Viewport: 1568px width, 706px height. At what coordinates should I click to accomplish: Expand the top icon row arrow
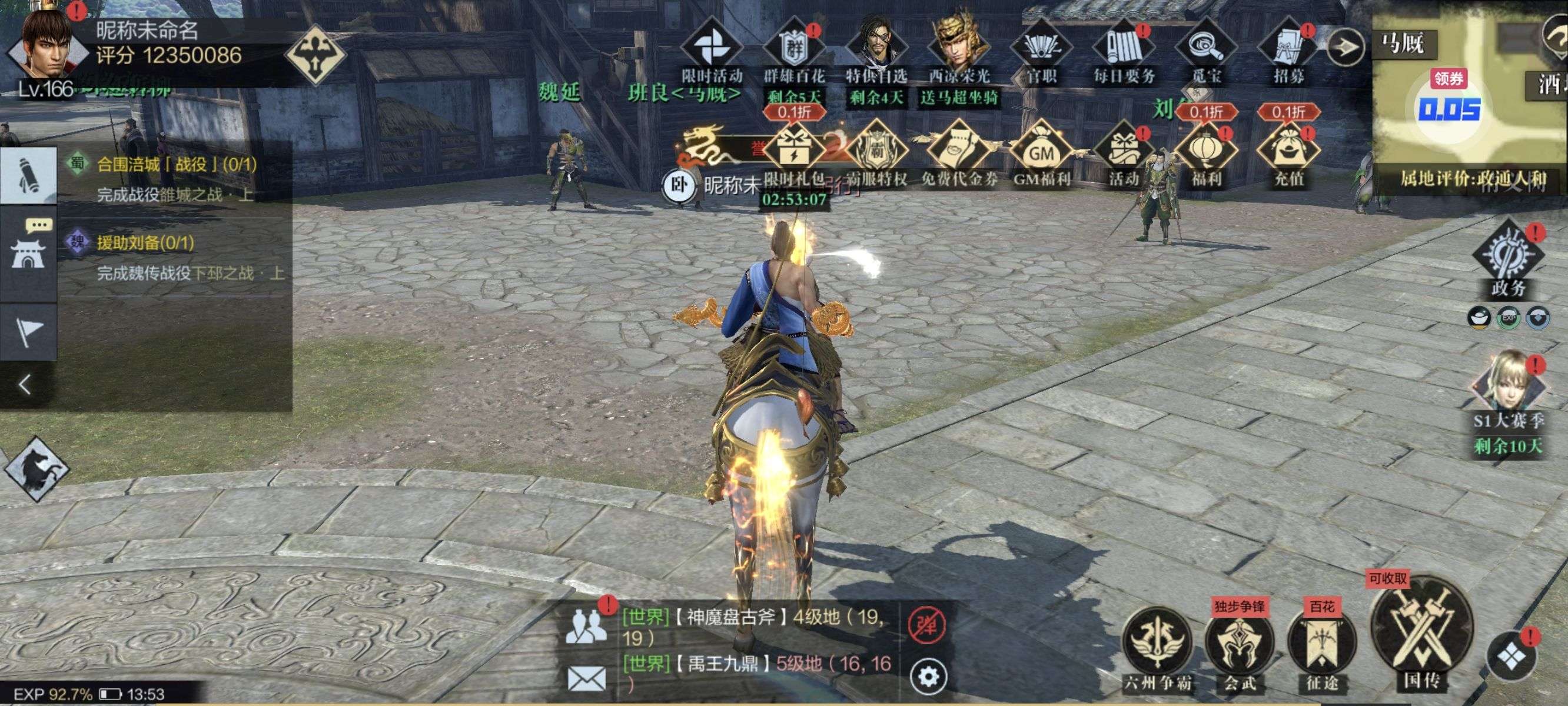click(x=1344, y=46)
